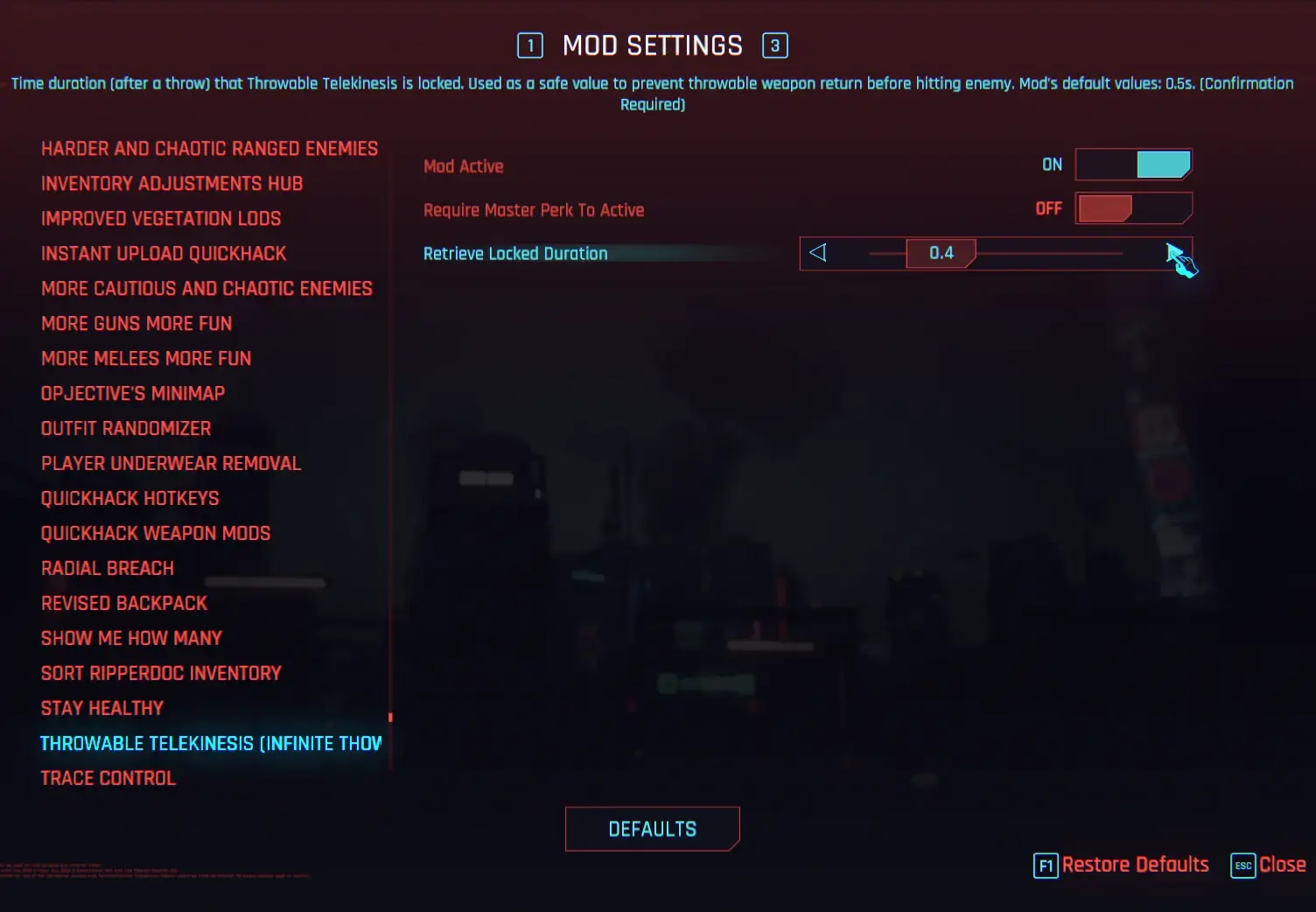Image resolution: width=1316 pixels, height=912 pixels.
Task: Decrease duration with the left arrow stepper
Action: [818, 253]
